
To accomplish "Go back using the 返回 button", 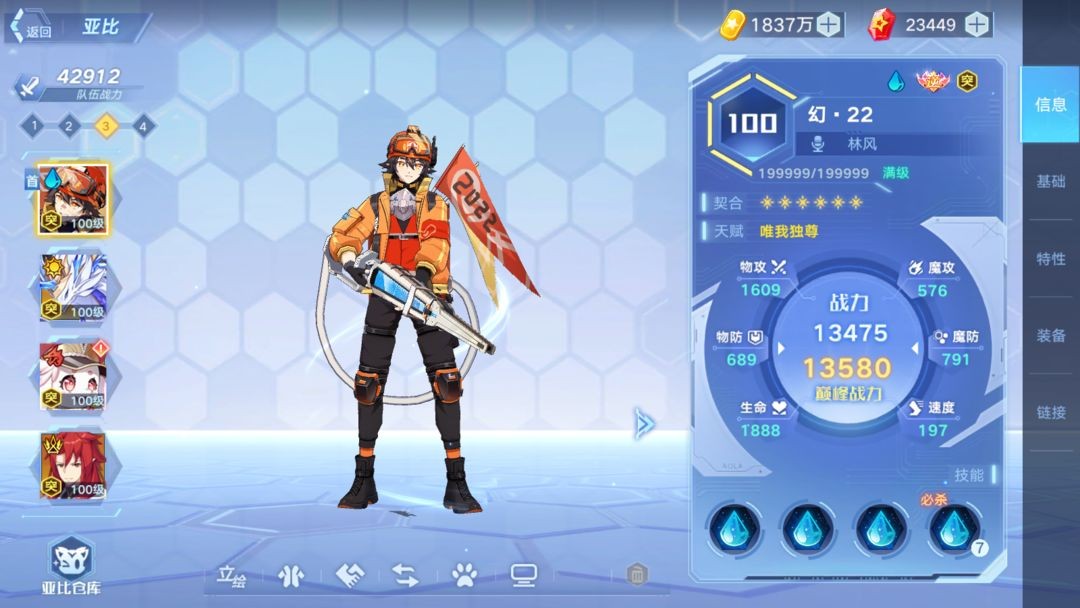I will (x=32, y=30).
